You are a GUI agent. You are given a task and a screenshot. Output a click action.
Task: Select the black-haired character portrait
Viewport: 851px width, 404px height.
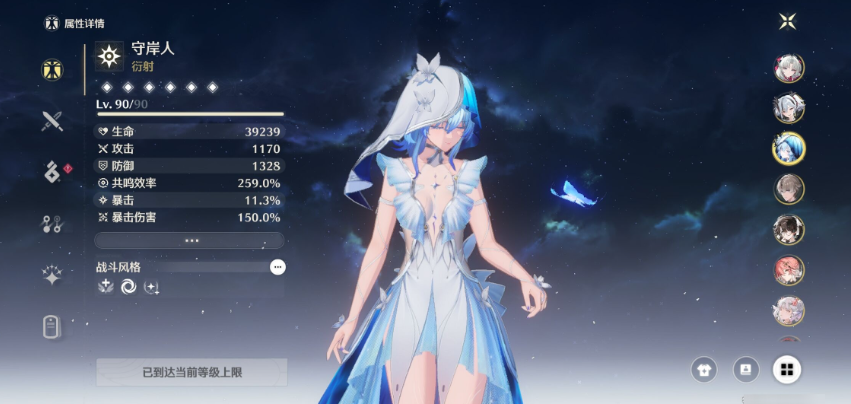(788, 229)
